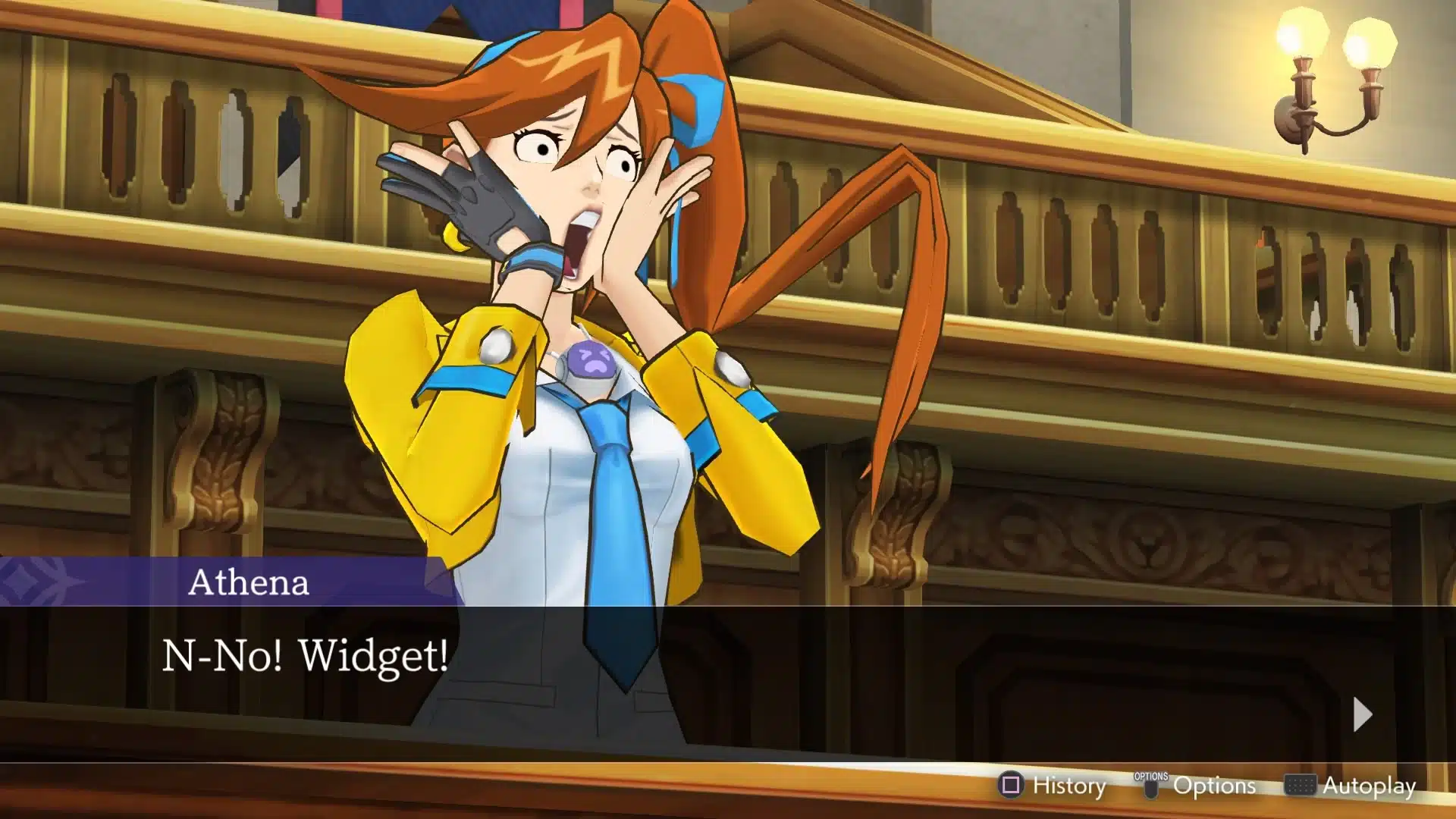1456x819 pixels.
Task: Expand the bottom control bar
Action: (1213, 787)
